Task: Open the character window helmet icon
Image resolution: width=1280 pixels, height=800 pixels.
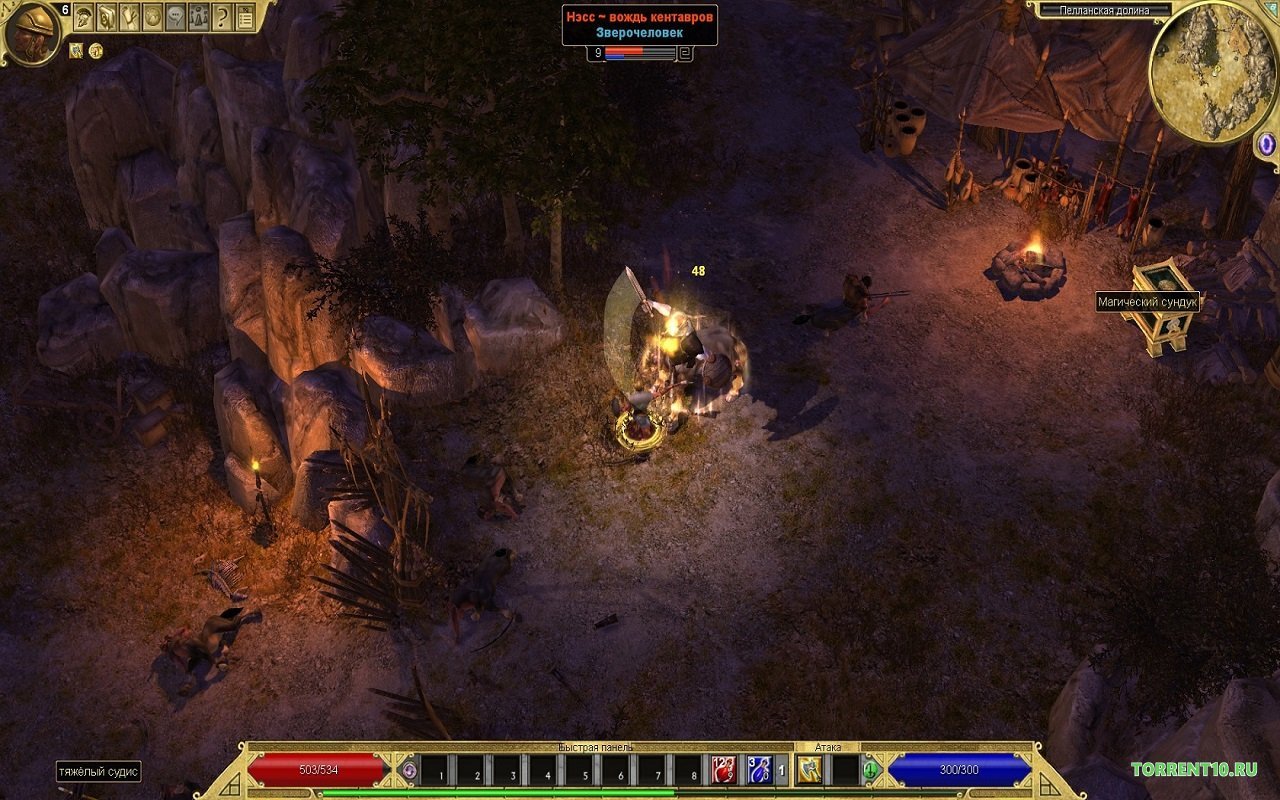Action: [84, 17]
